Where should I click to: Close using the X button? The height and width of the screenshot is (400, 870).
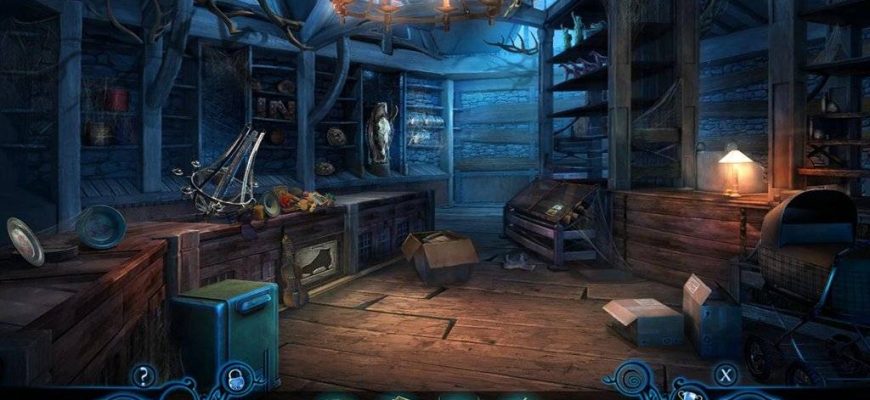[725, 376]
